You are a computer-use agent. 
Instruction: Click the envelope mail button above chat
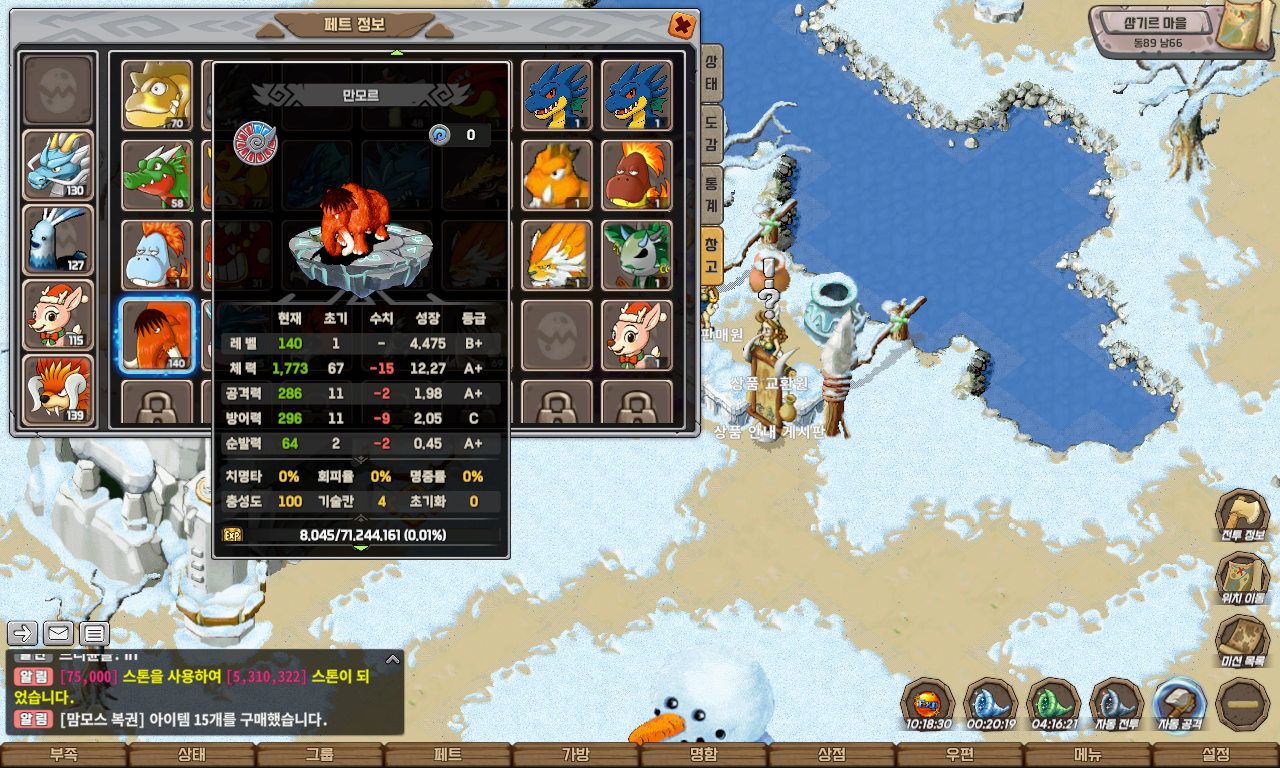[58, 633]
